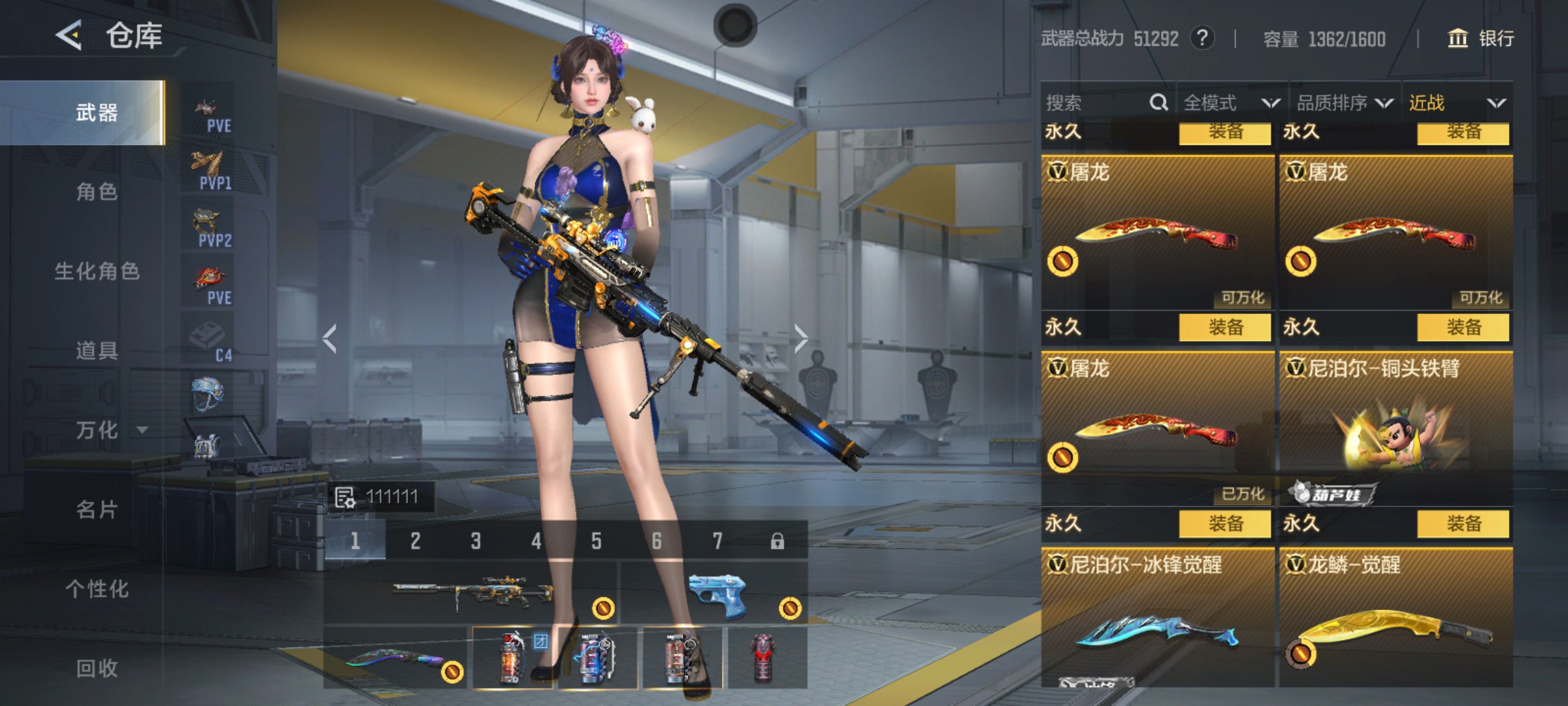Switch to loadout slot 2
The height and width of the screenshot is (706, 1568).
(416, 541)
